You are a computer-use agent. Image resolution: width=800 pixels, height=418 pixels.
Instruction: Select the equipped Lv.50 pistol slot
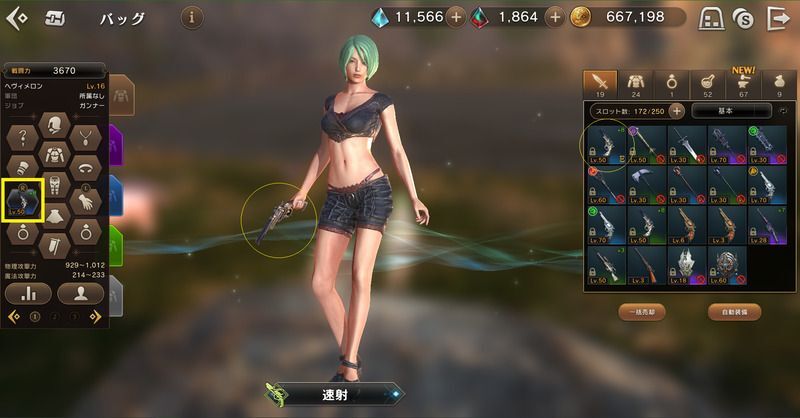pyautogui.click(x=22, y=198)
